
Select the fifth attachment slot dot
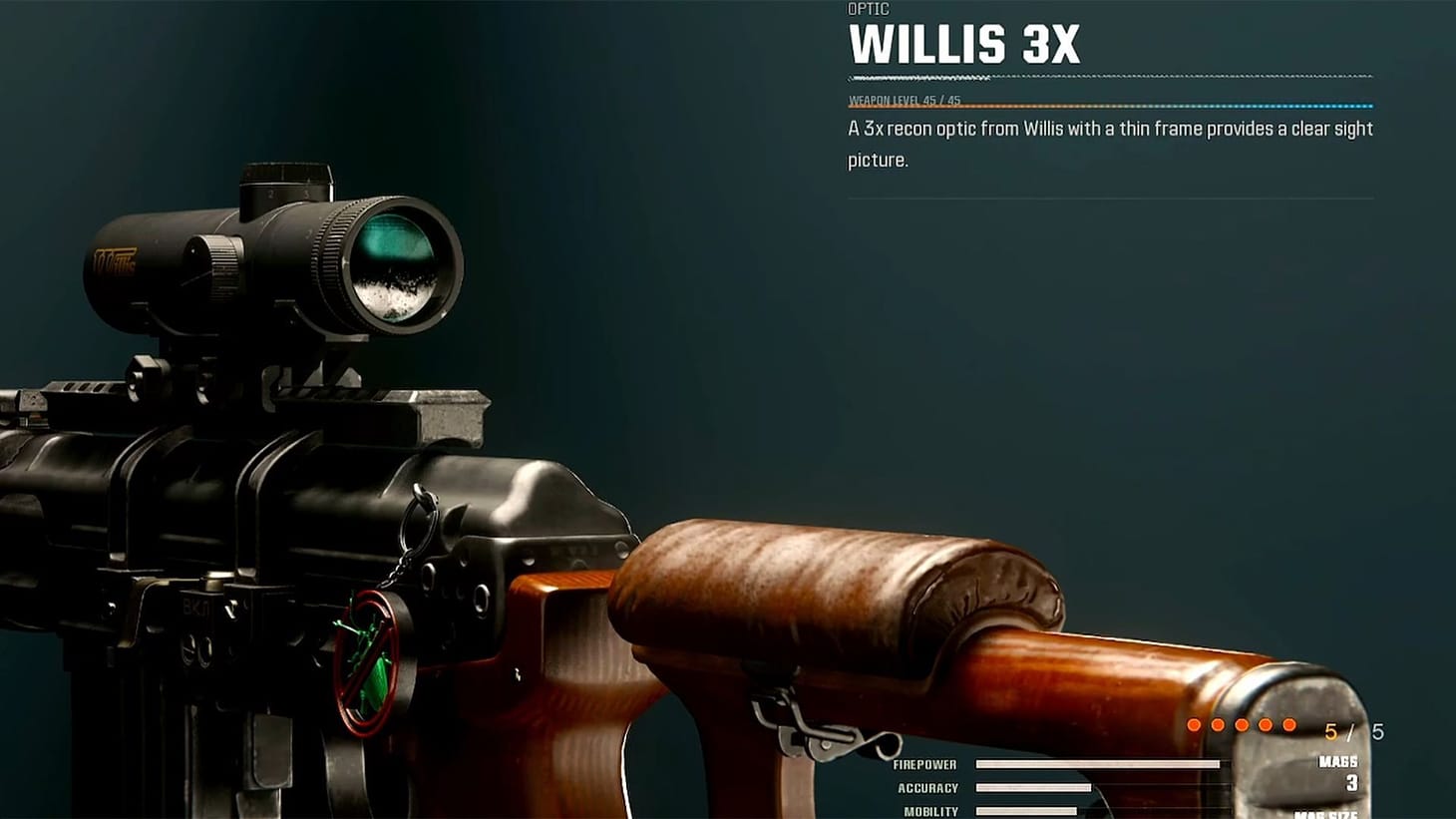pos(1289,725)
